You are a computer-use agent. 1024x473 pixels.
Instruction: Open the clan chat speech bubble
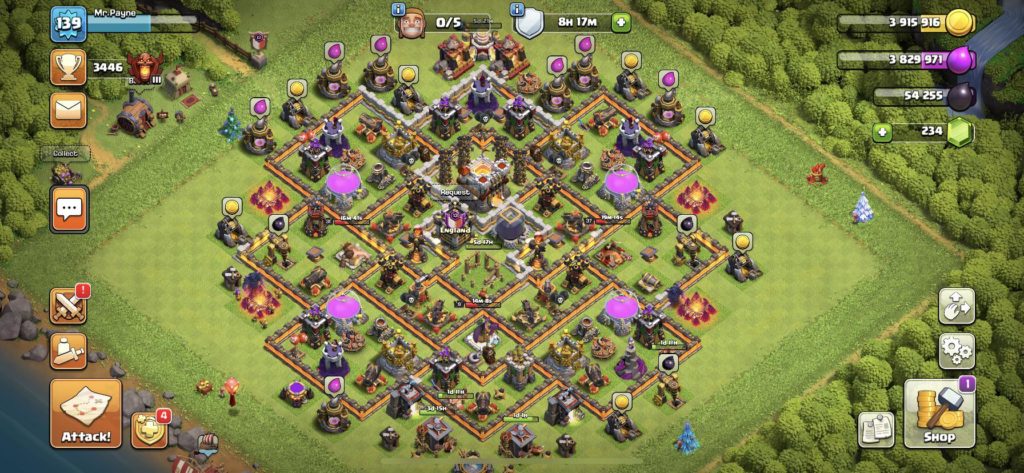69,209
